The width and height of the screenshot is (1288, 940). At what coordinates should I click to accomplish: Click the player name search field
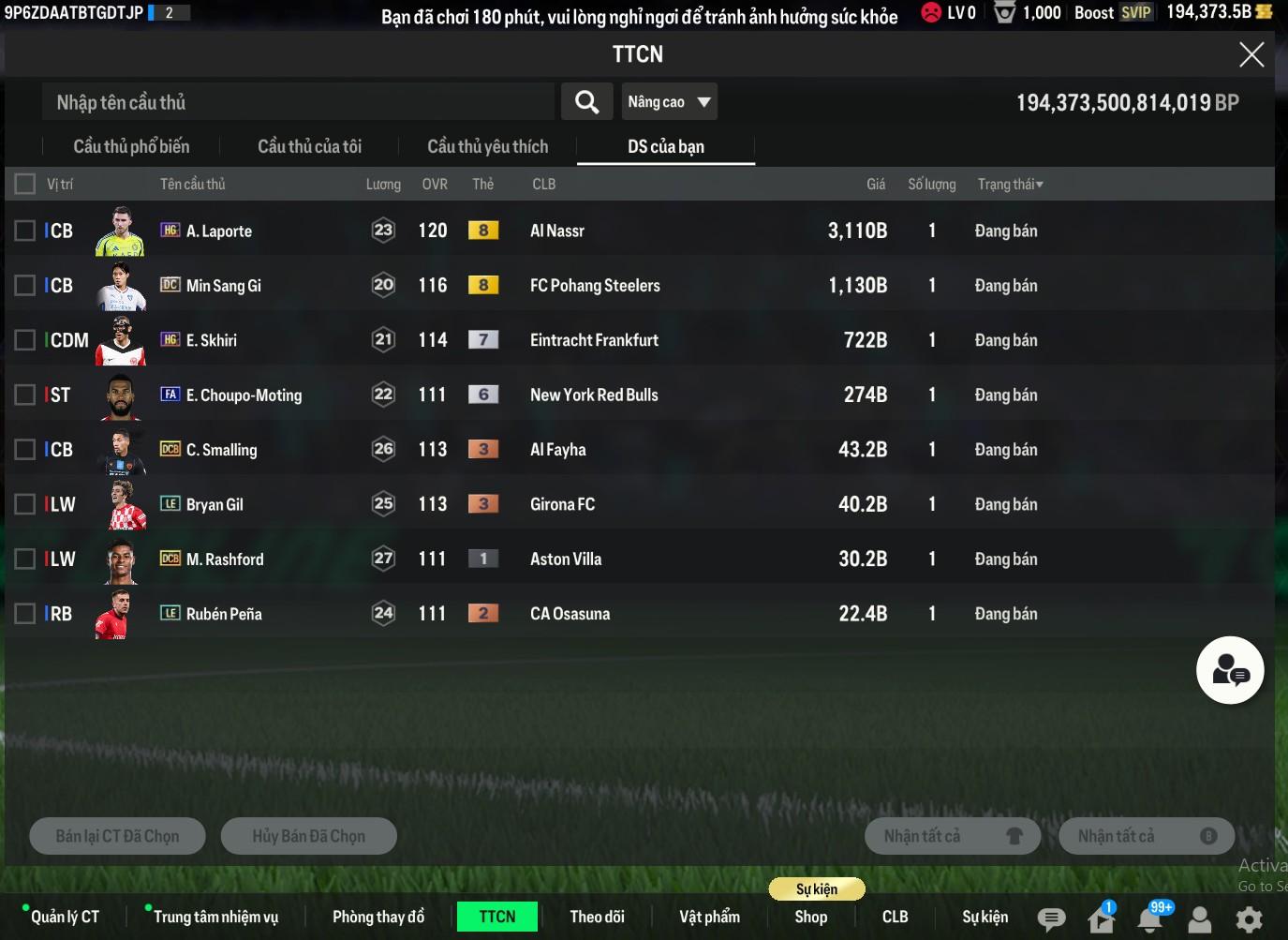pyautogui.click(x=298, y=102)
